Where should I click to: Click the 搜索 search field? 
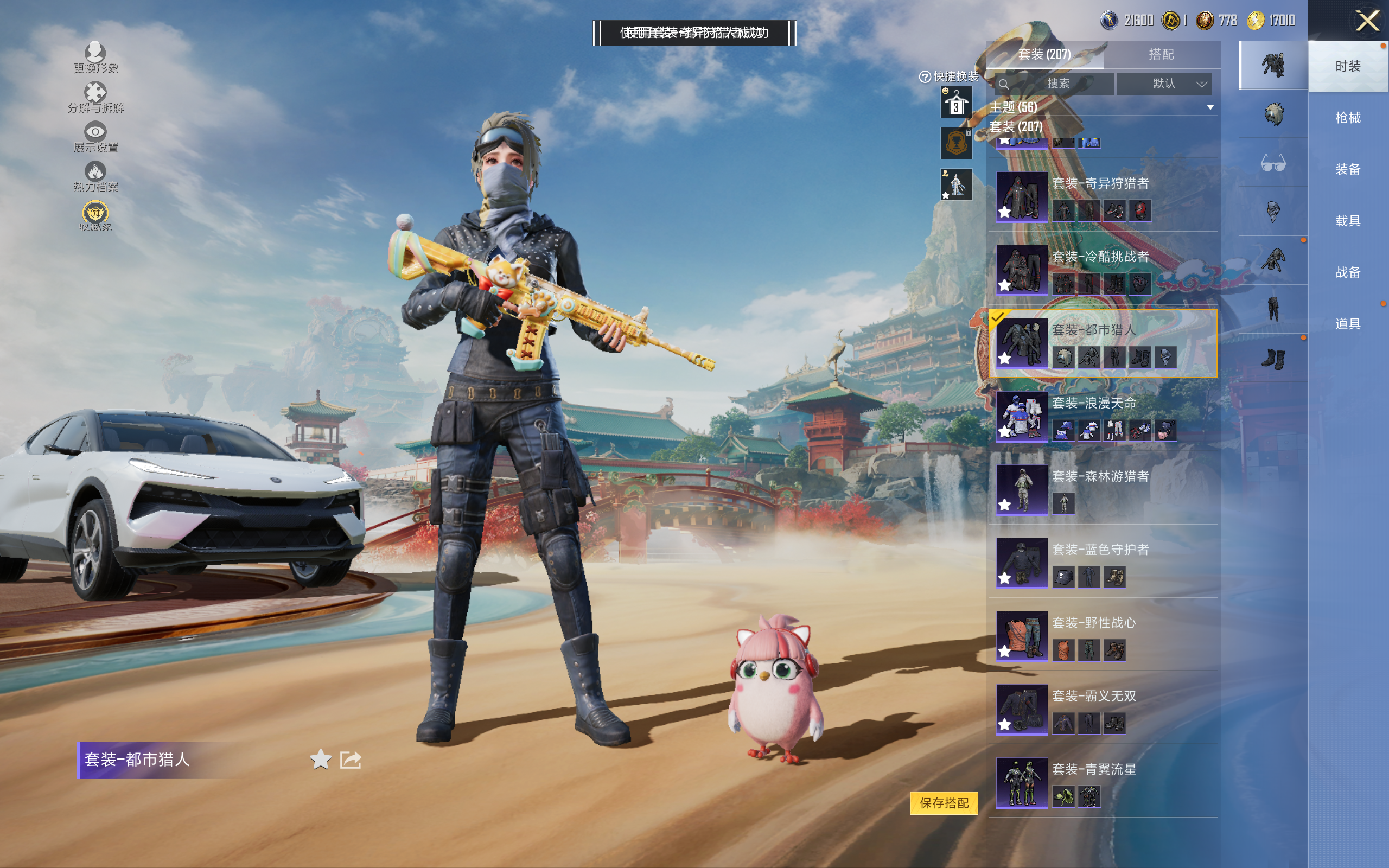(x=1055, y=84)
